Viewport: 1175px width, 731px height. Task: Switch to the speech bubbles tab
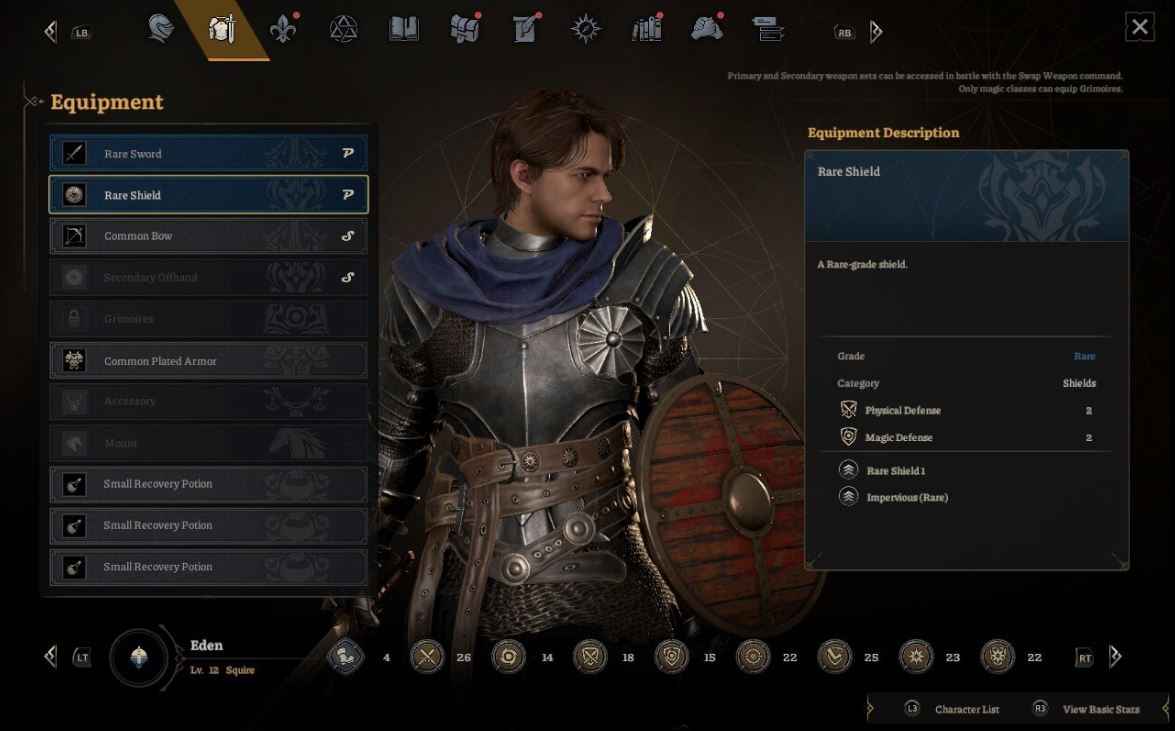pos(768,29)
